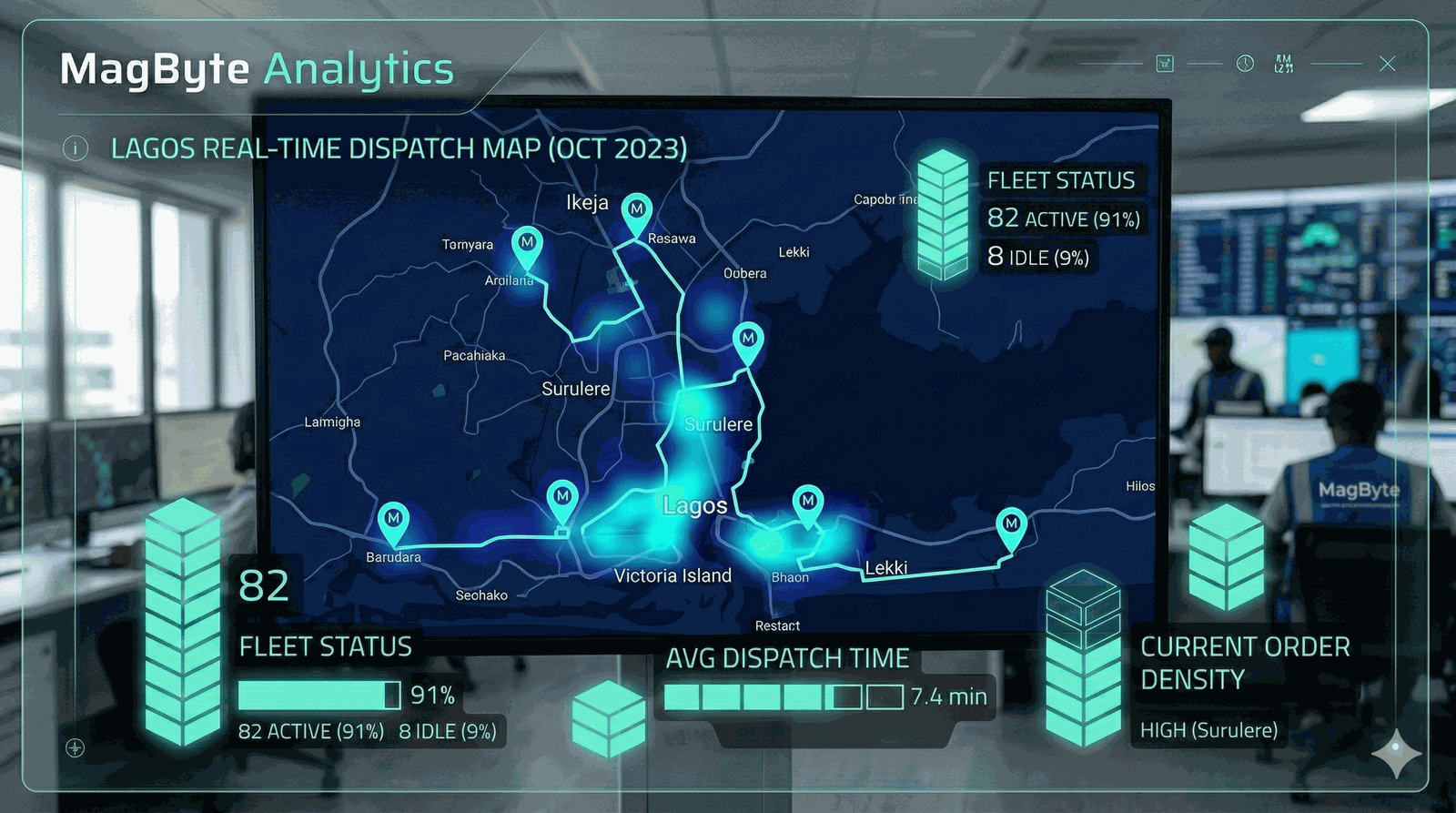The height and width of the screenshot is (813, 1456).
Task: Choose the map pin above Barudara
Action: 393,519
